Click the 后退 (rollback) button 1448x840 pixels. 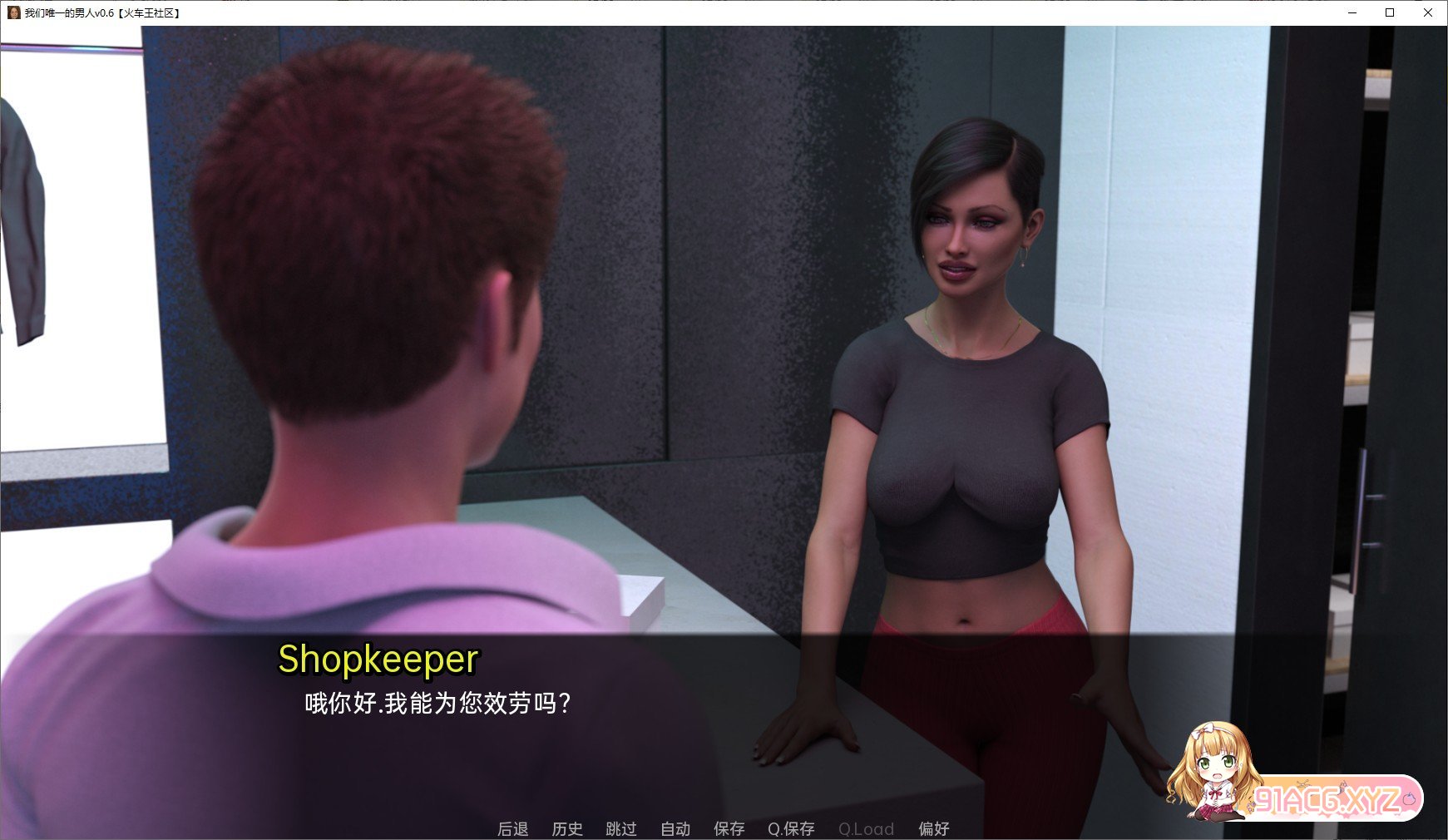coord(512,828)
